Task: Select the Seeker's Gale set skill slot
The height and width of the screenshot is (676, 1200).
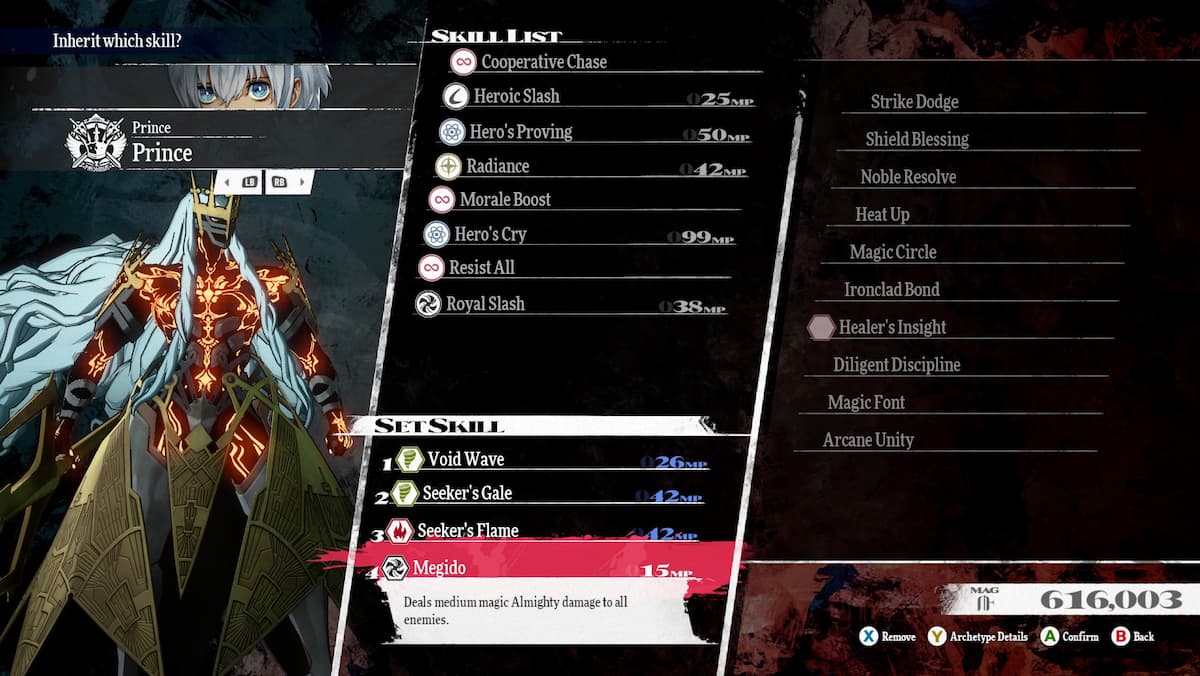Action: [x=468, y=494]
